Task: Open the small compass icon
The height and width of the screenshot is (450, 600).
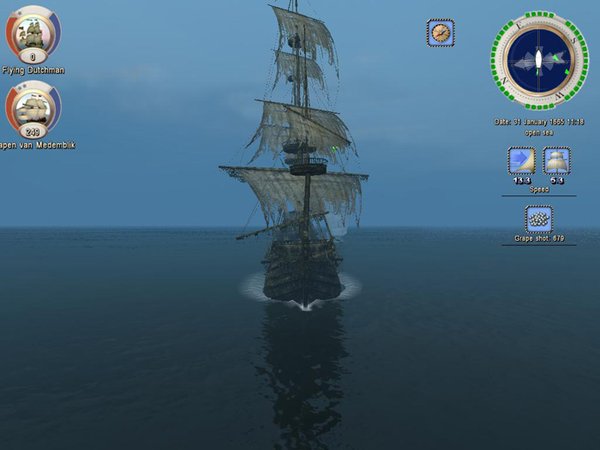Action: (440, 32)
